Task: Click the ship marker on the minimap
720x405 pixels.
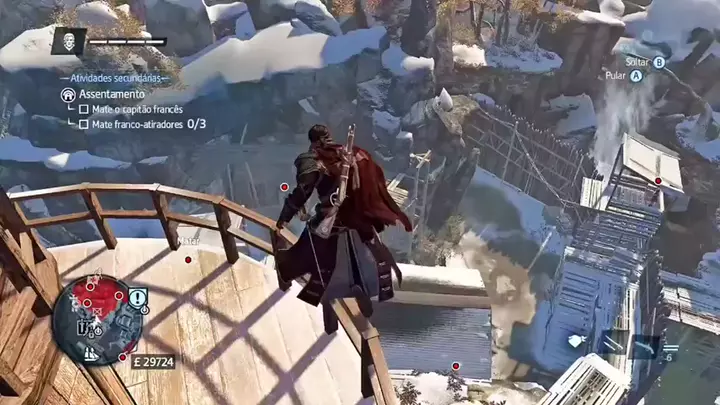Action: (91, 352)
